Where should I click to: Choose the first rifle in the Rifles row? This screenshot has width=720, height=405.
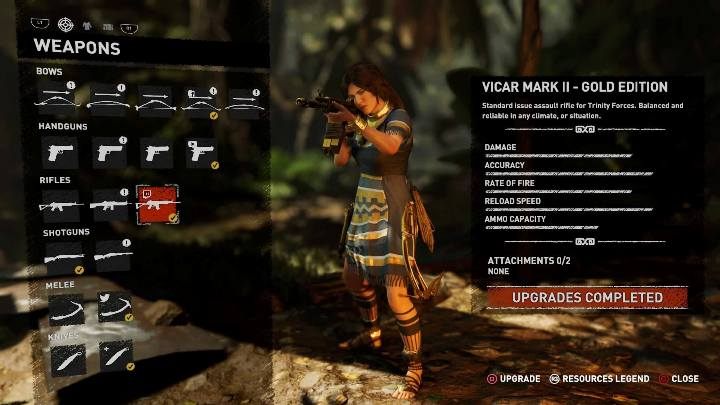[x=61, y=204]
